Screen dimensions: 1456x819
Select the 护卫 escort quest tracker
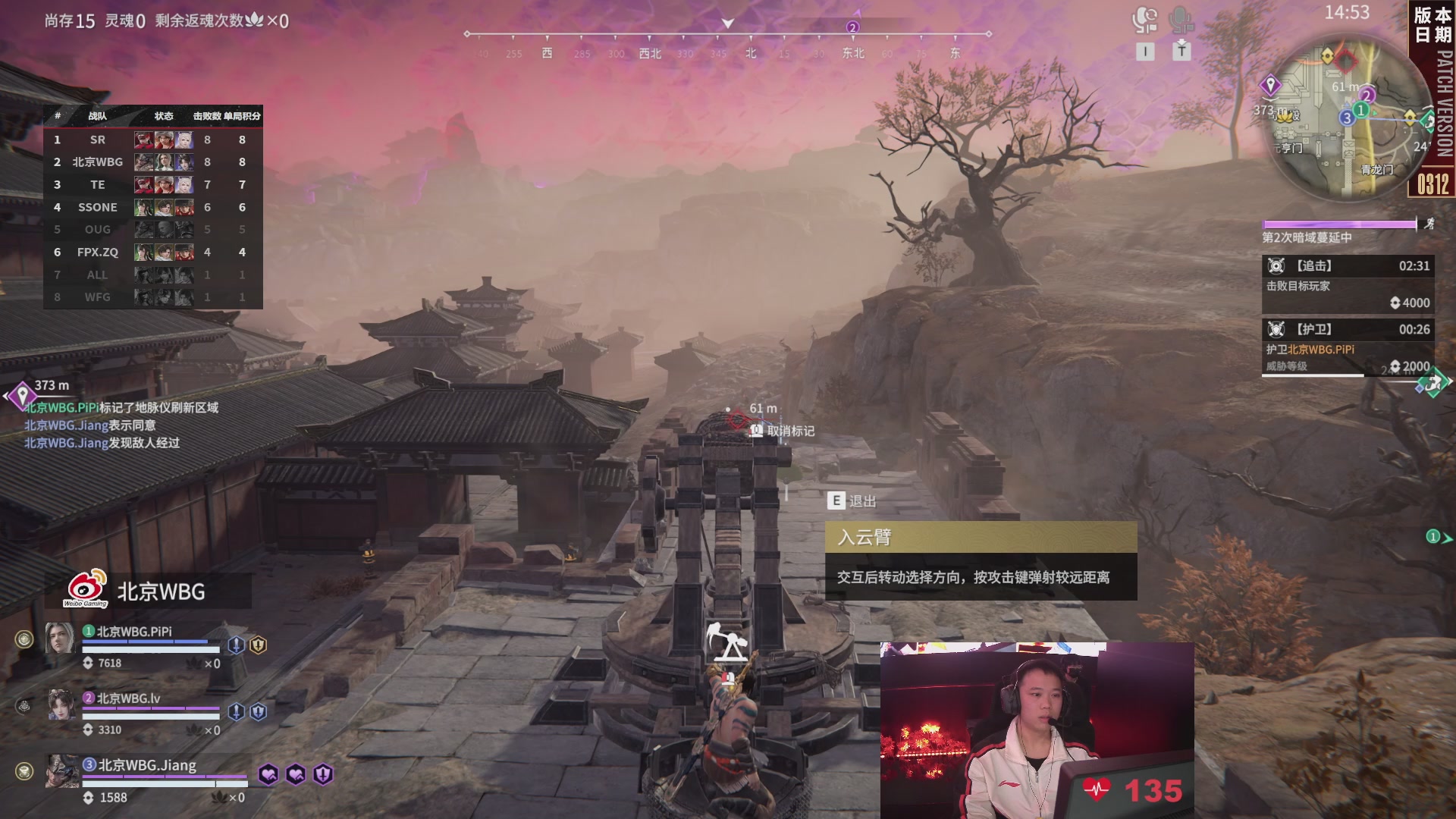pos(1347,347)
